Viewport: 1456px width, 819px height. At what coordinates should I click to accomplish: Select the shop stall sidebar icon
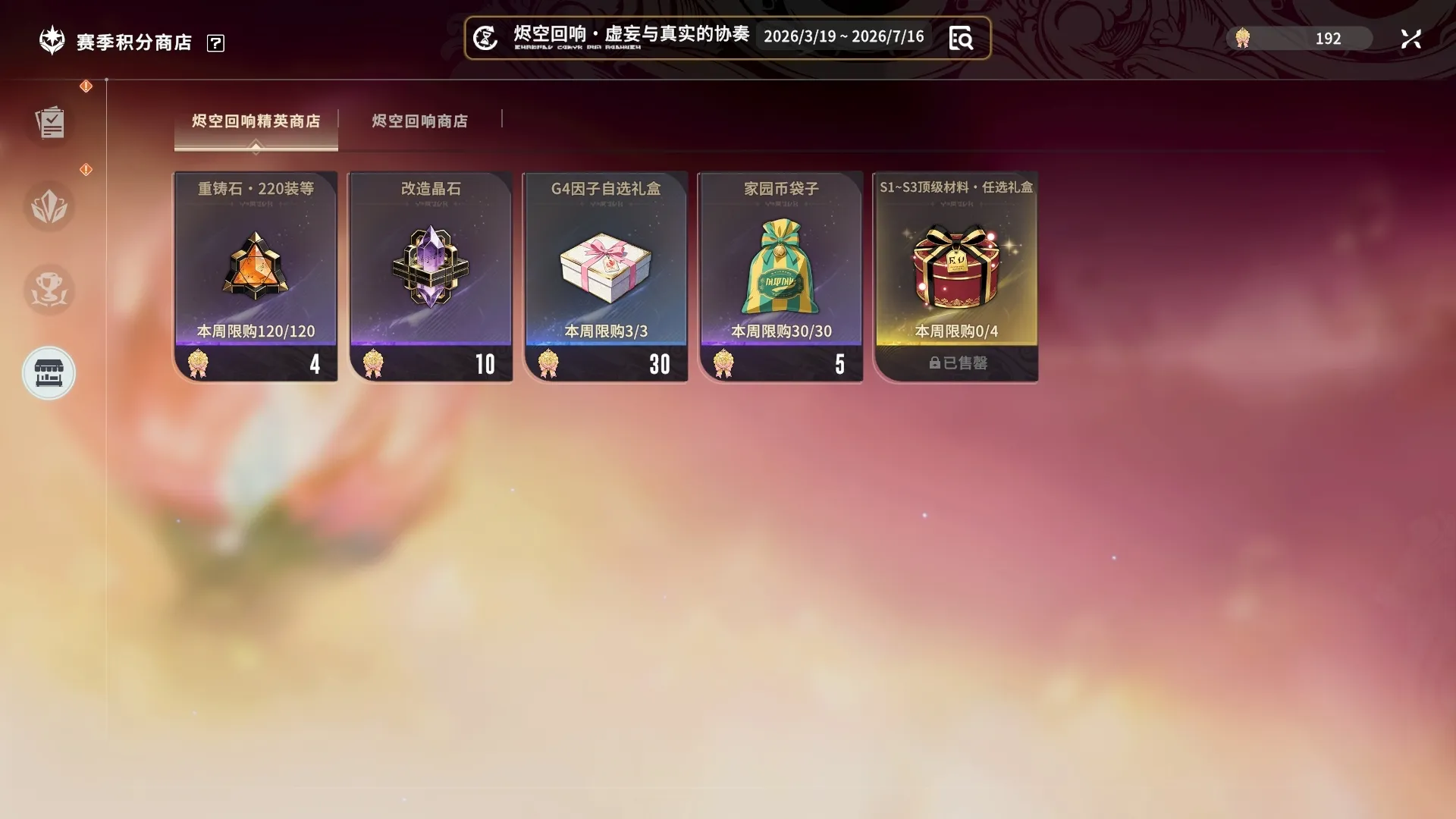tap(49, 373)
